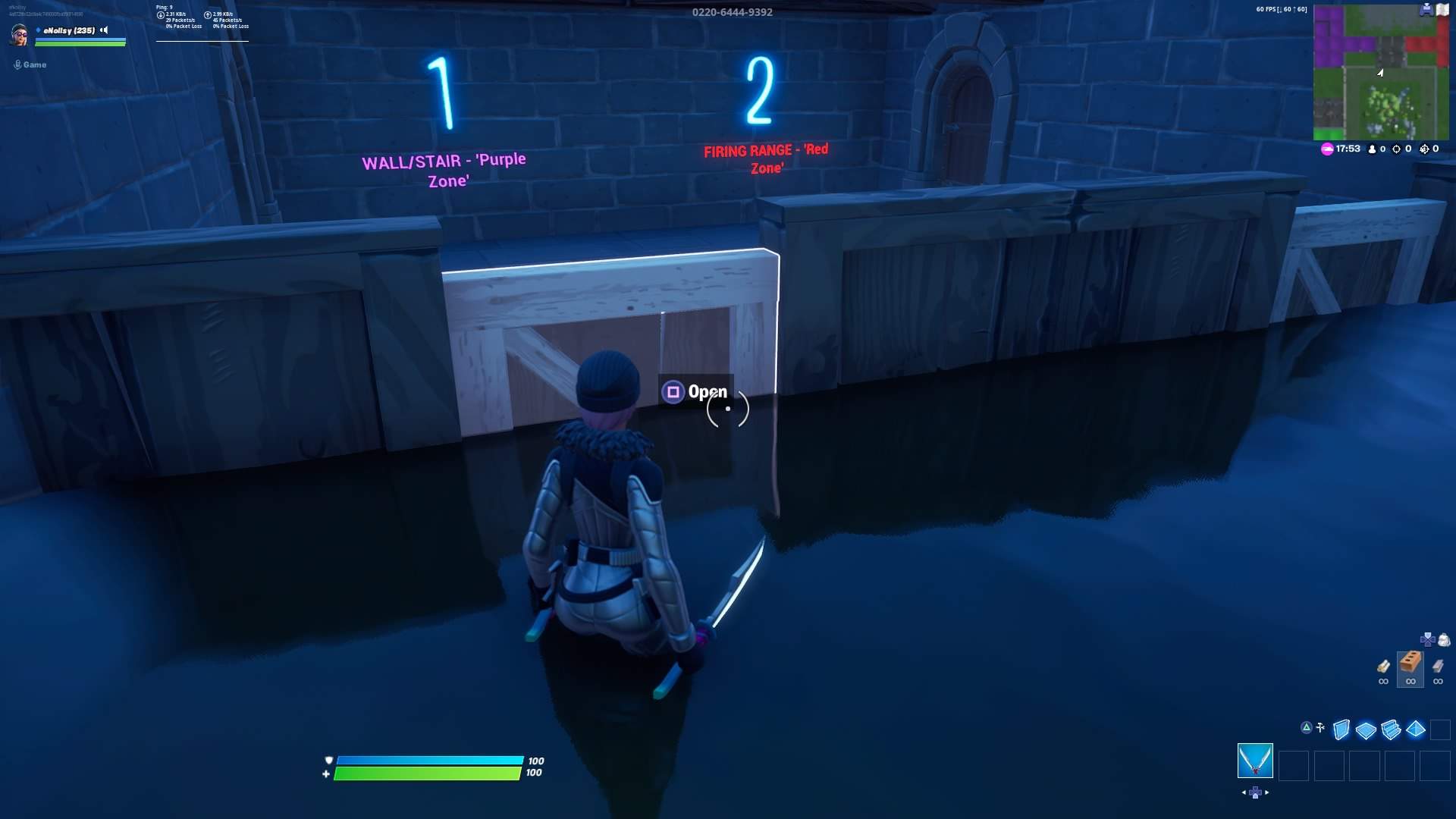1456x819 pixels.
Task: Select the Stairs build piece icon
Action: (x=1391, y=730)
